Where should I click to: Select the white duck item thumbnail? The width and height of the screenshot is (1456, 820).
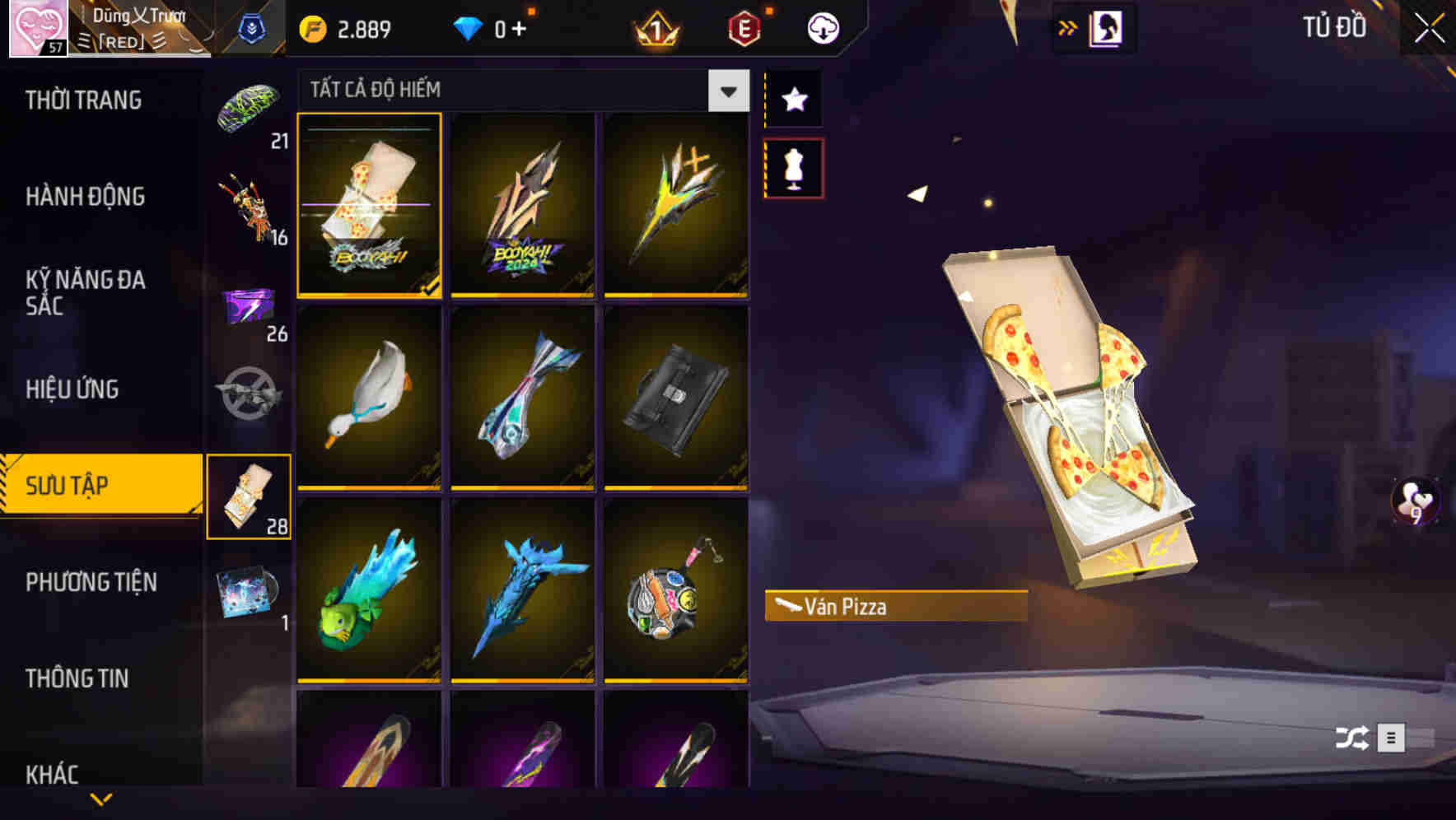click(367, 399)
